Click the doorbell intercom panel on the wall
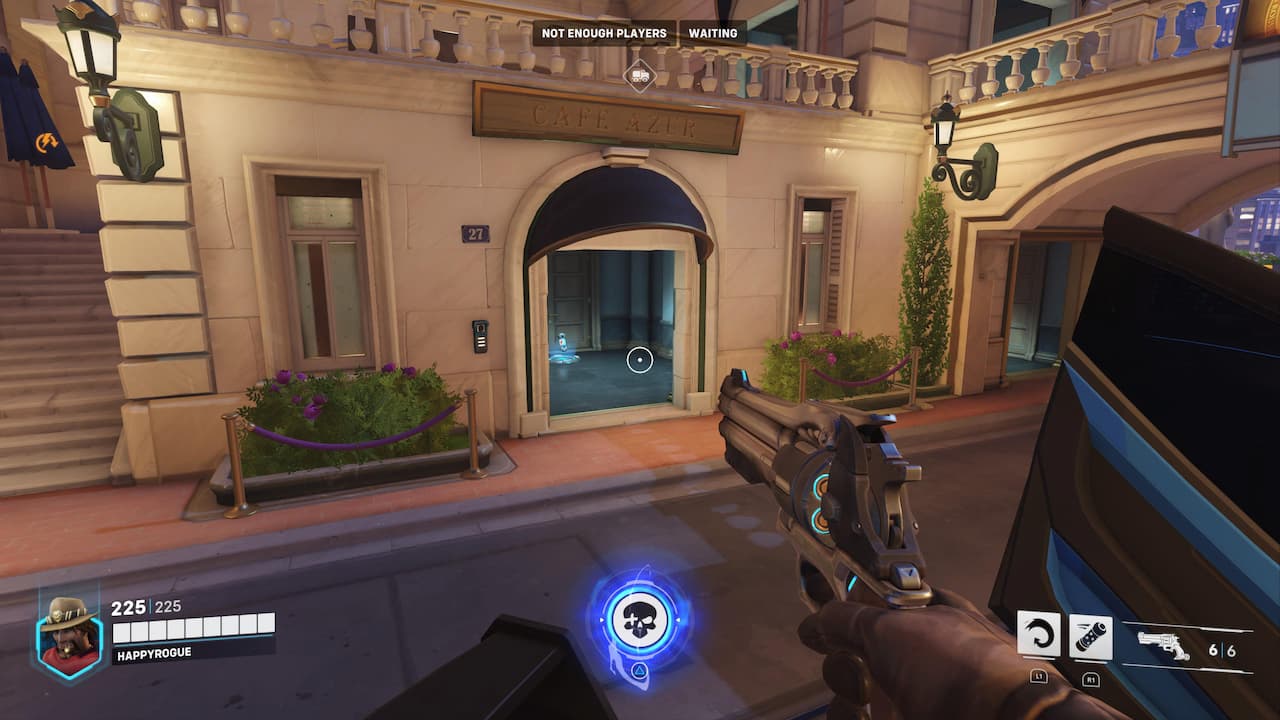This screenshot has width=1280, height=720. [482, 338]
